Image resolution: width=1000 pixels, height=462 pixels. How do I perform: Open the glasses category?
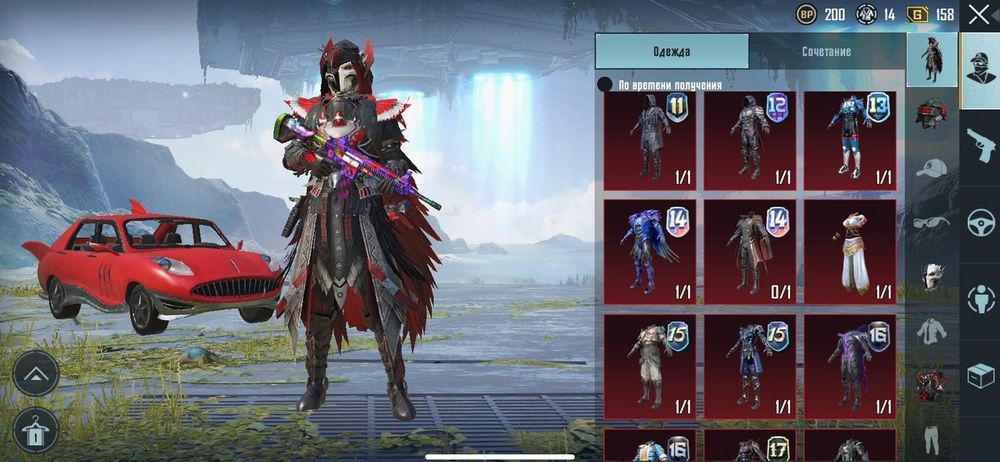pyautogui.click(x=931, y=222)
